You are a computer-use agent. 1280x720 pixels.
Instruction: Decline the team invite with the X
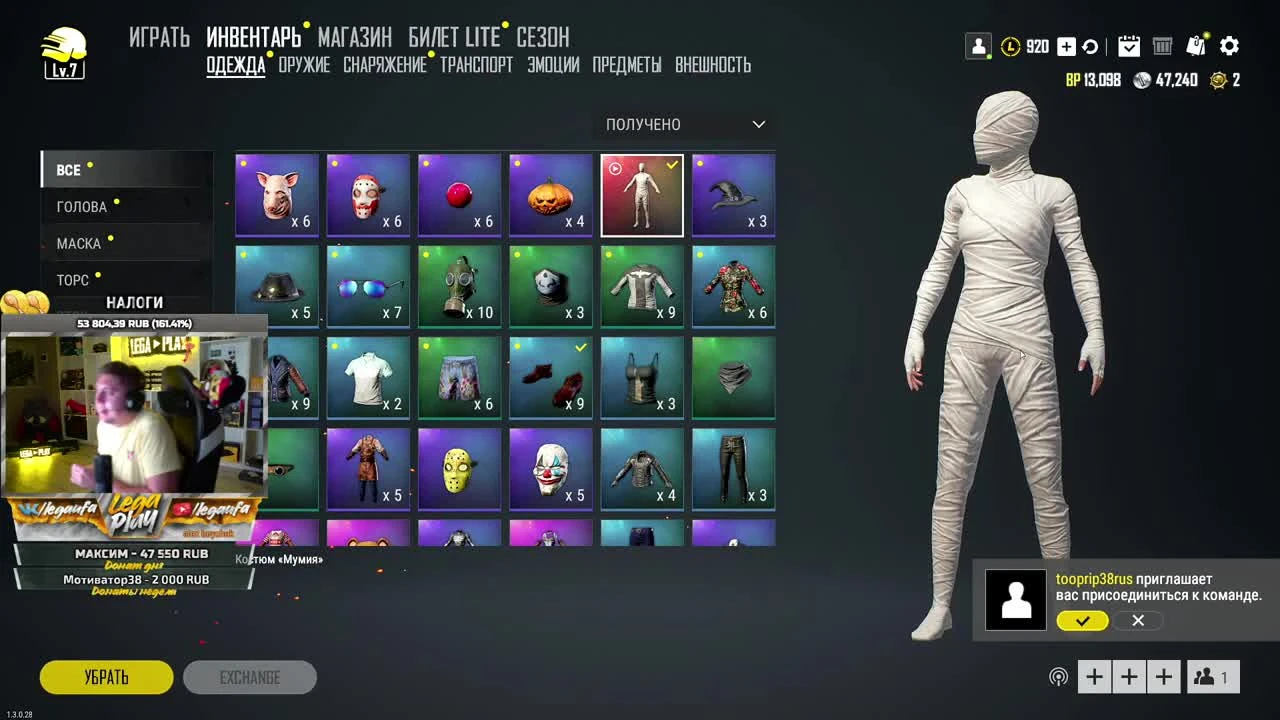click(1138, 621)
